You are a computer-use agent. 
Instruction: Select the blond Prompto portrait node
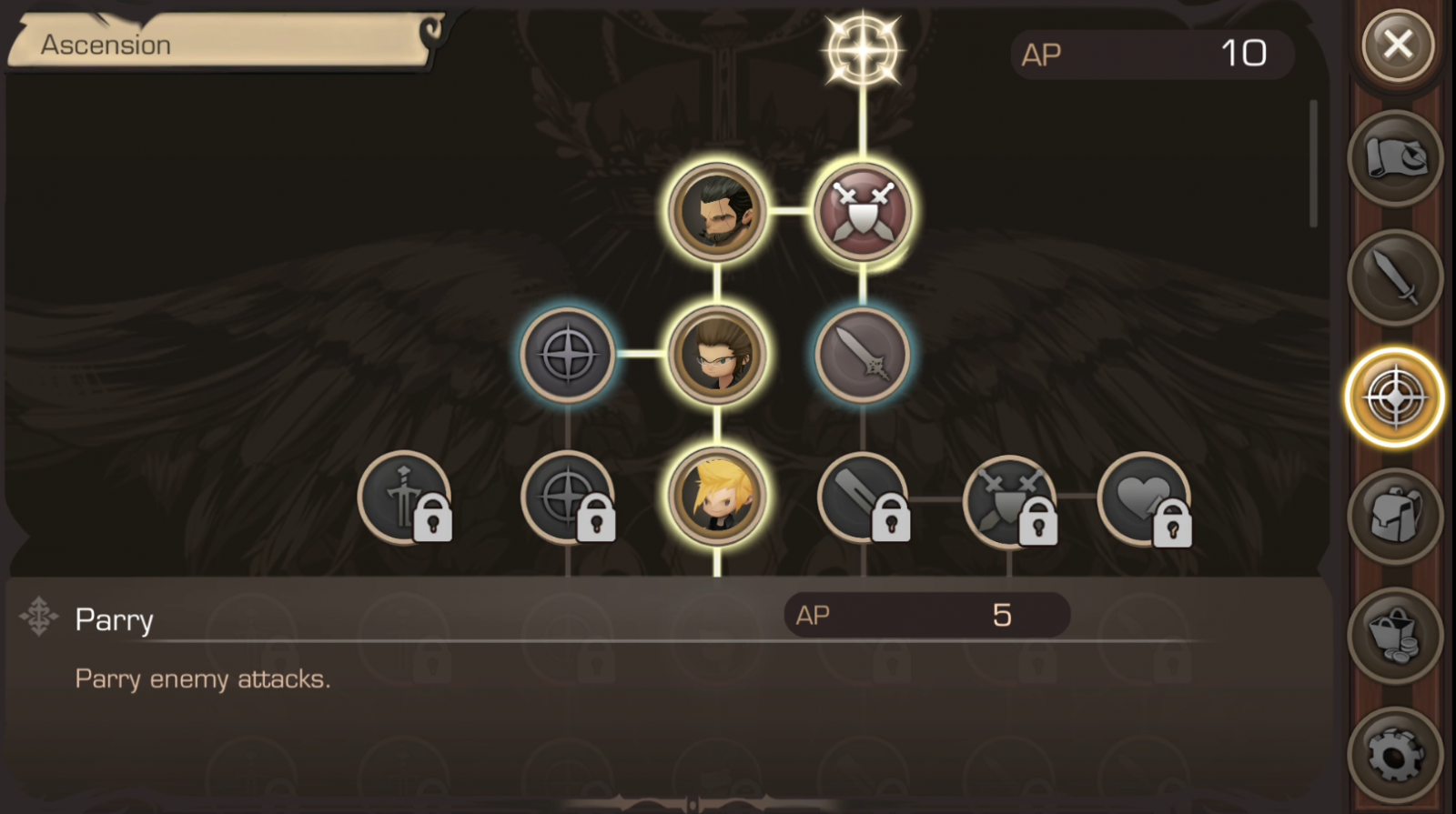(717, 497)
